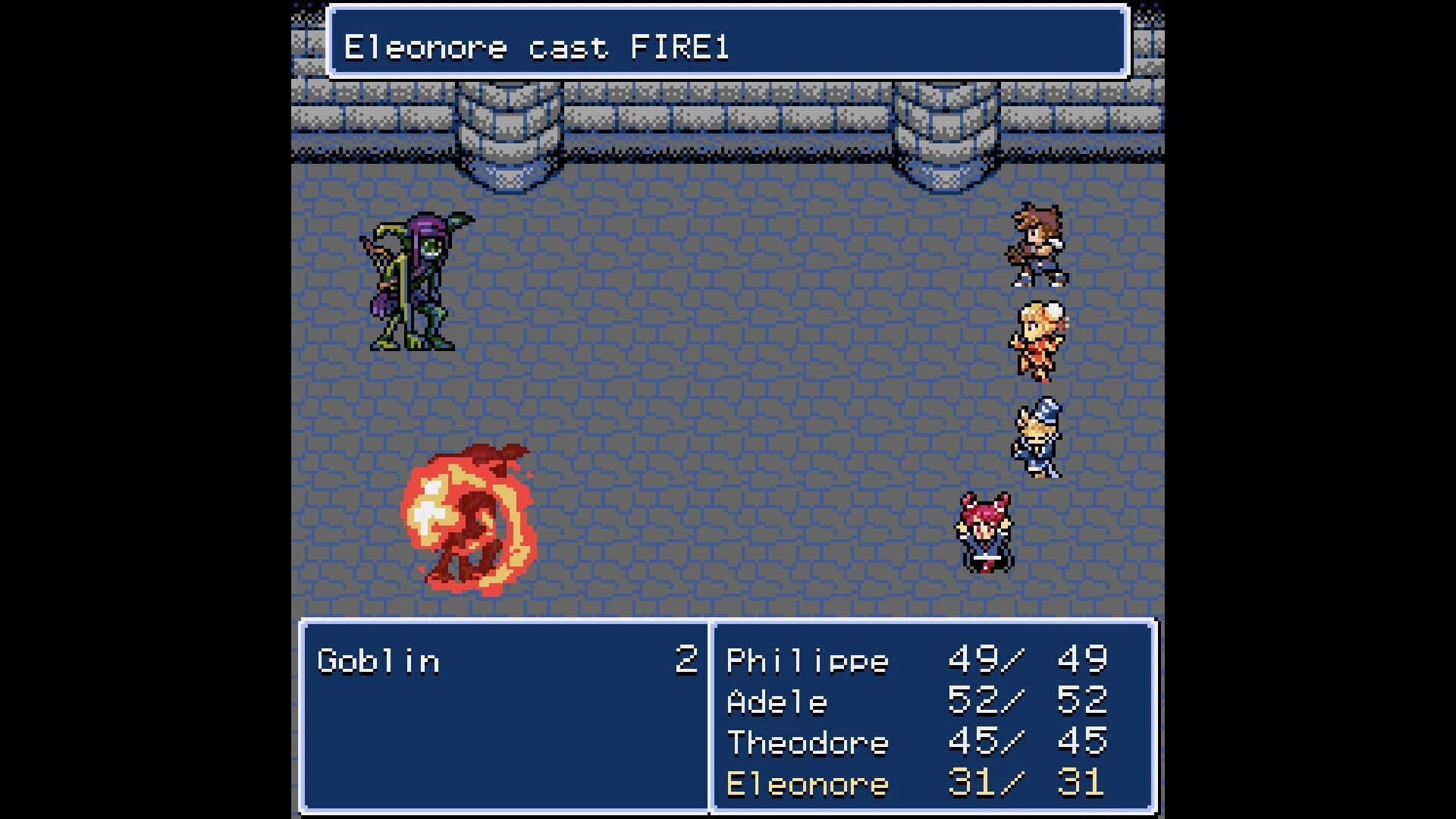Click the party status window

coord(933,720)
